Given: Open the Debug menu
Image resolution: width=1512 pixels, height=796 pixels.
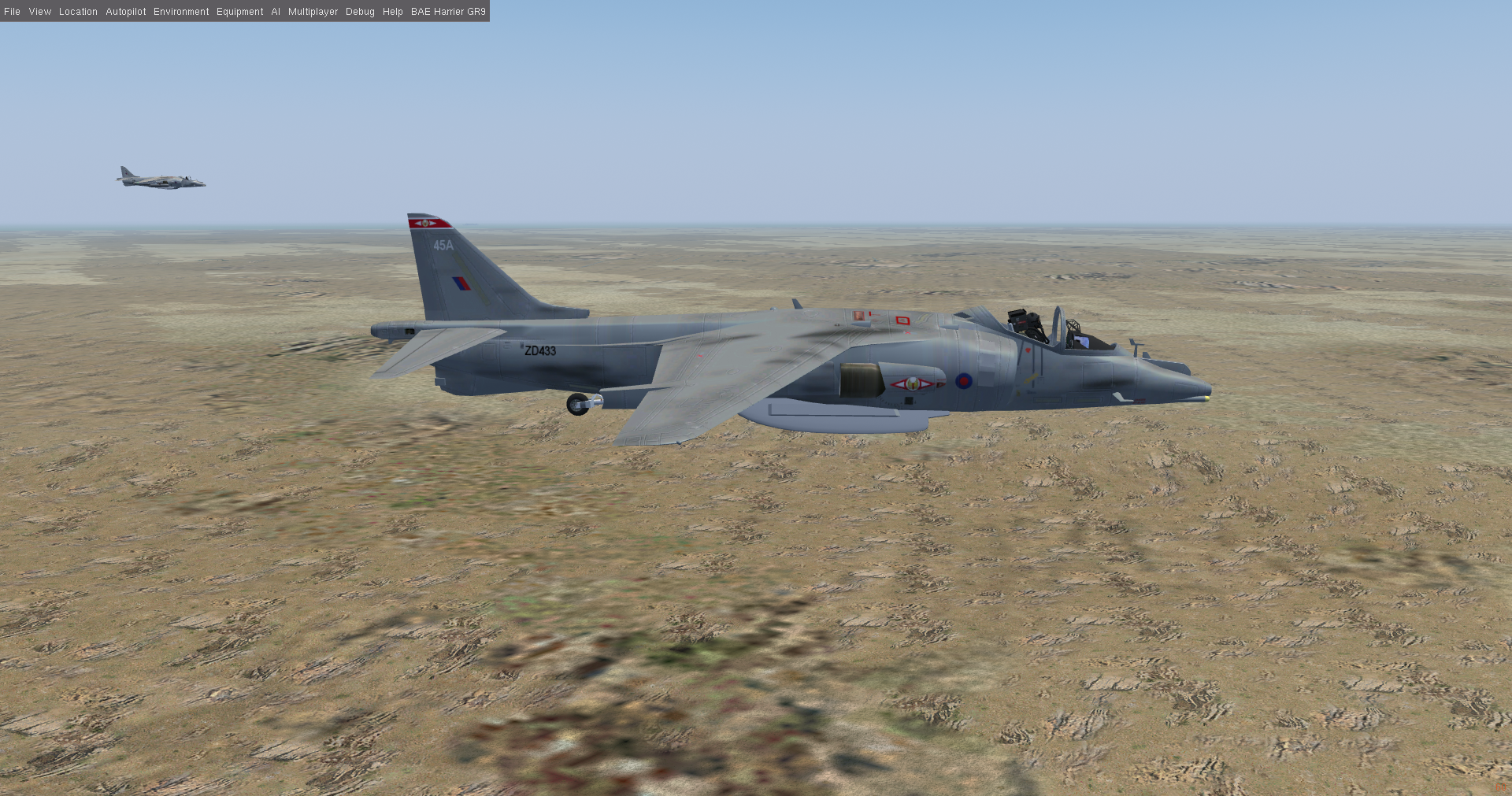Looking at the screenshot, I should coord(360,12).
